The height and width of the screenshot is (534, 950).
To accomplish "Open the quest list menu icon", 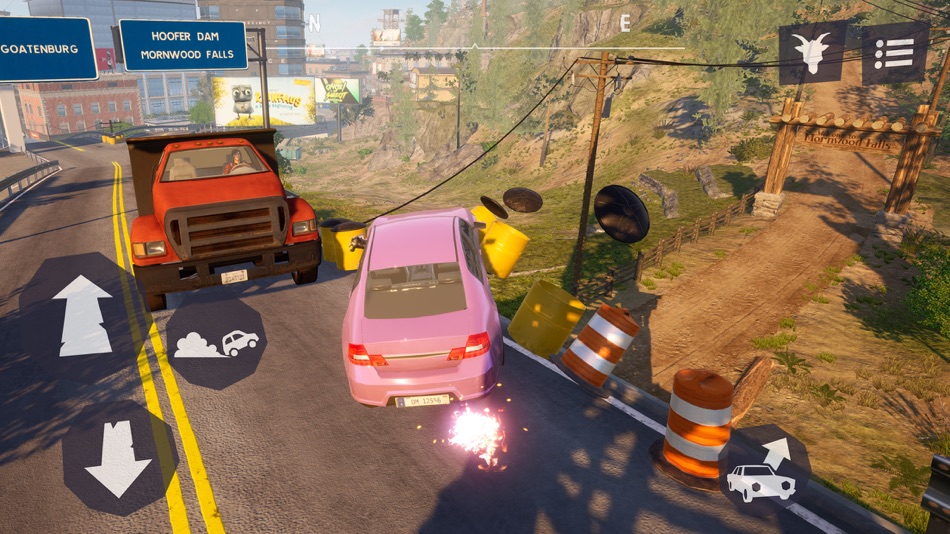I will pyautogui.click(x=895, y=52).
